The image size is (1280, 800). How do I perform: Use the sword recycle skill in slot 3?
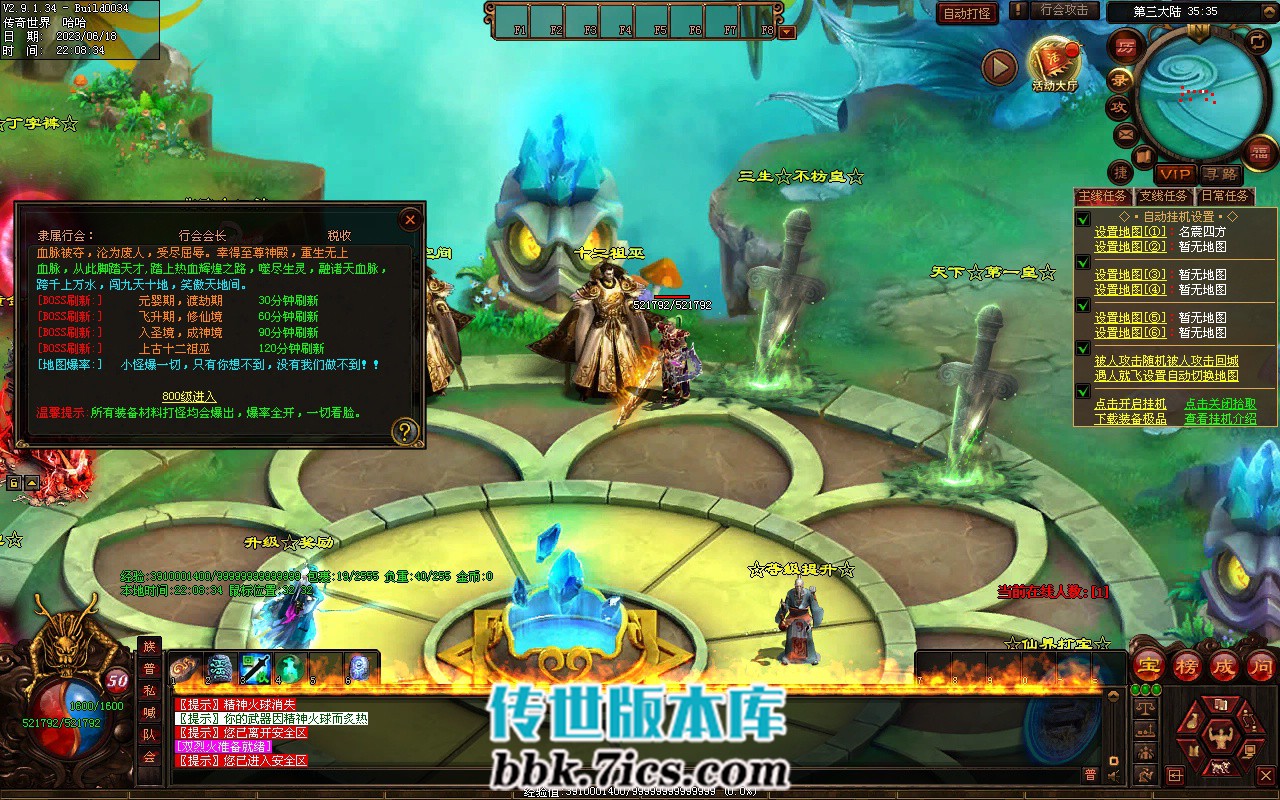coord(255,667)
